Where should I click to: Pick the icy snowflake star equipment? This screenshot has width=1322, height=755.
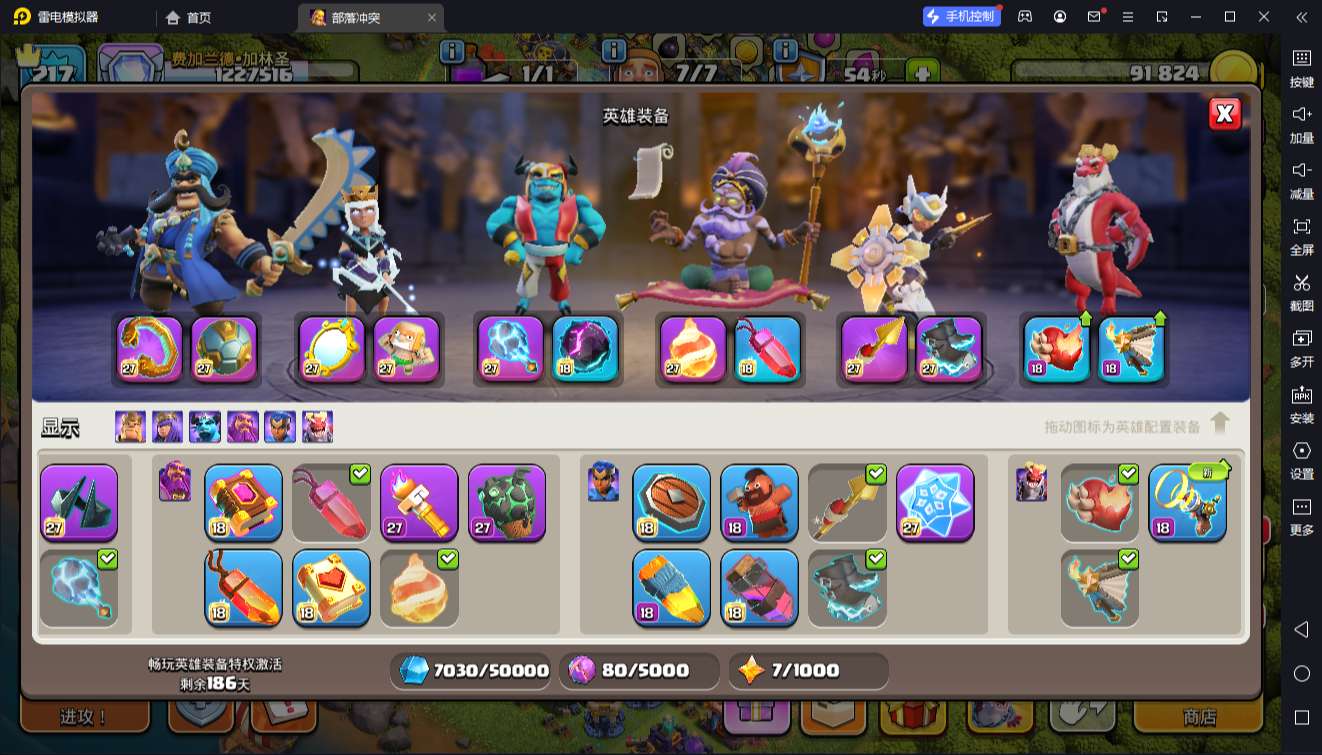coord(935,502)
